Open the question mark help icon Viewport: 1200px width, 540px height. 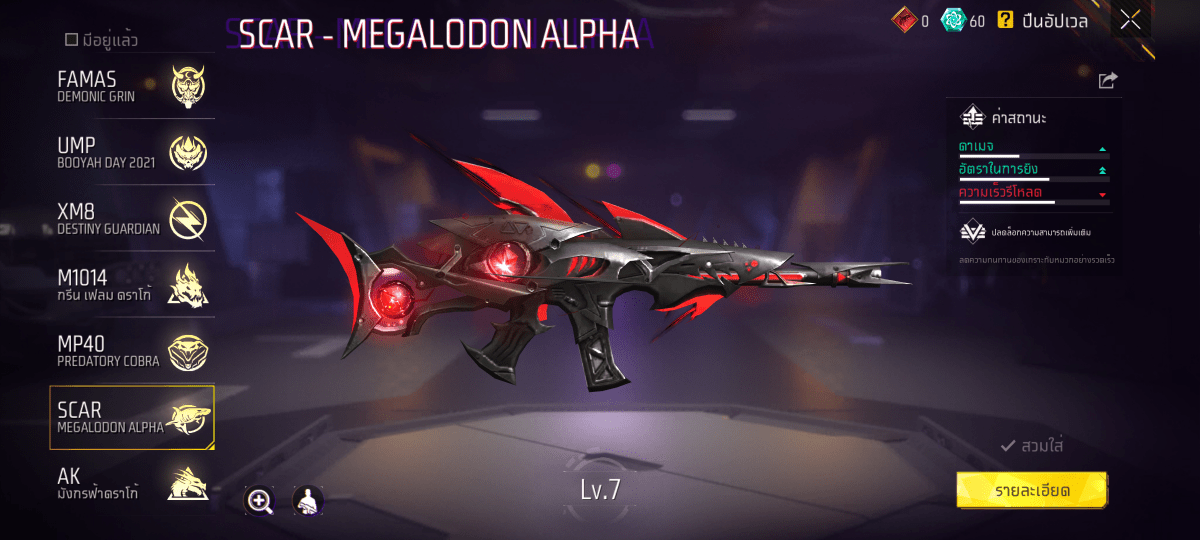tap(1005, 19)
